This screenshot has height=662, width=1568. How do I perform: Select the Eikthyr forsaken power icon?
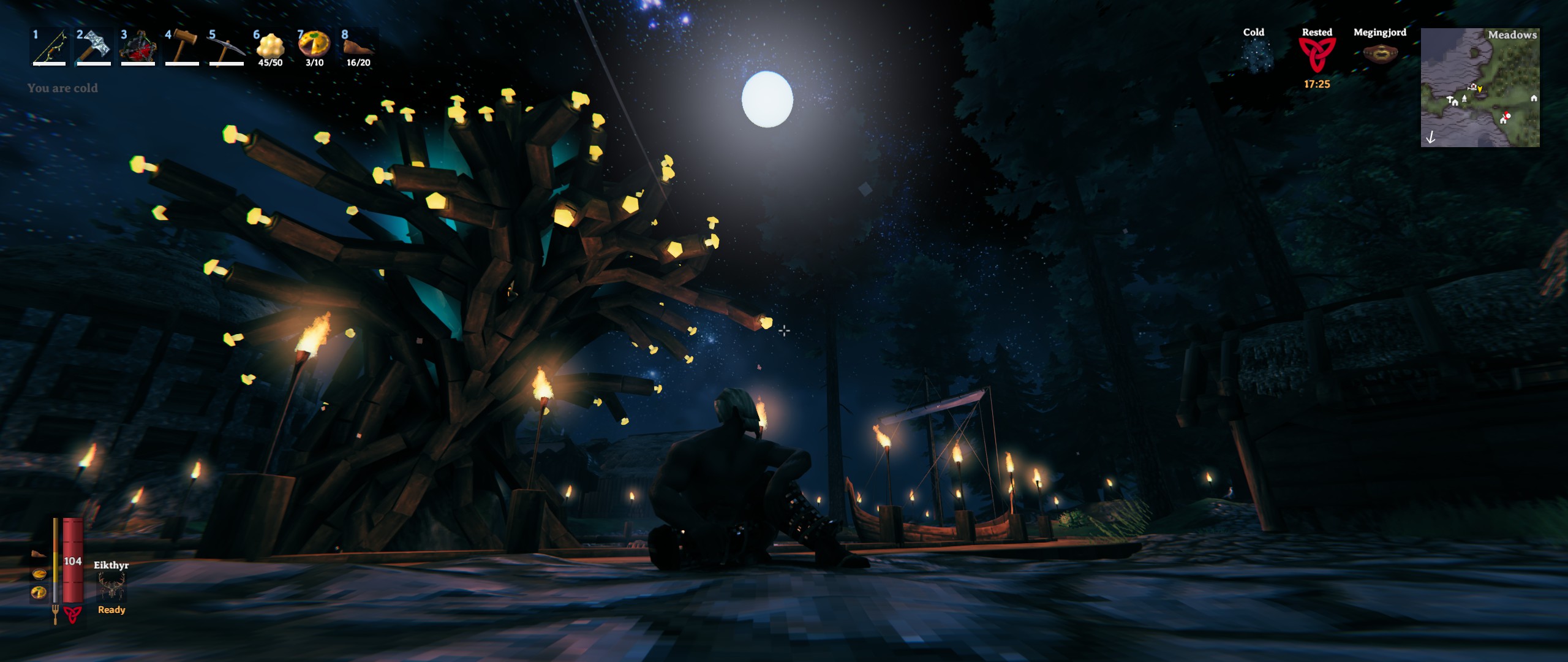tap(112, 585)
